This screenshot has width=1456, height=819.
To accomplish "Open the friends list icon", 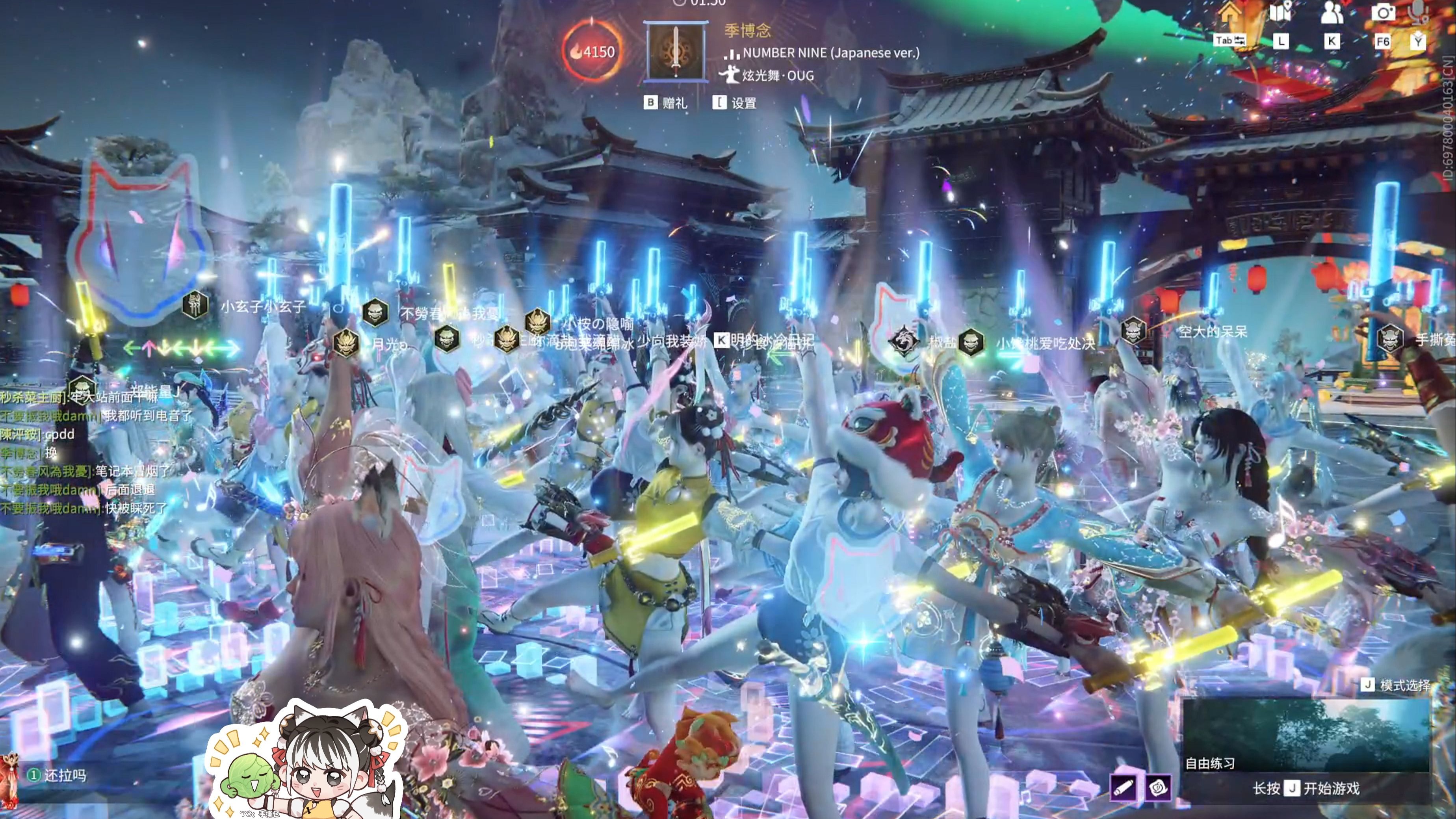I will point(1332,13).
